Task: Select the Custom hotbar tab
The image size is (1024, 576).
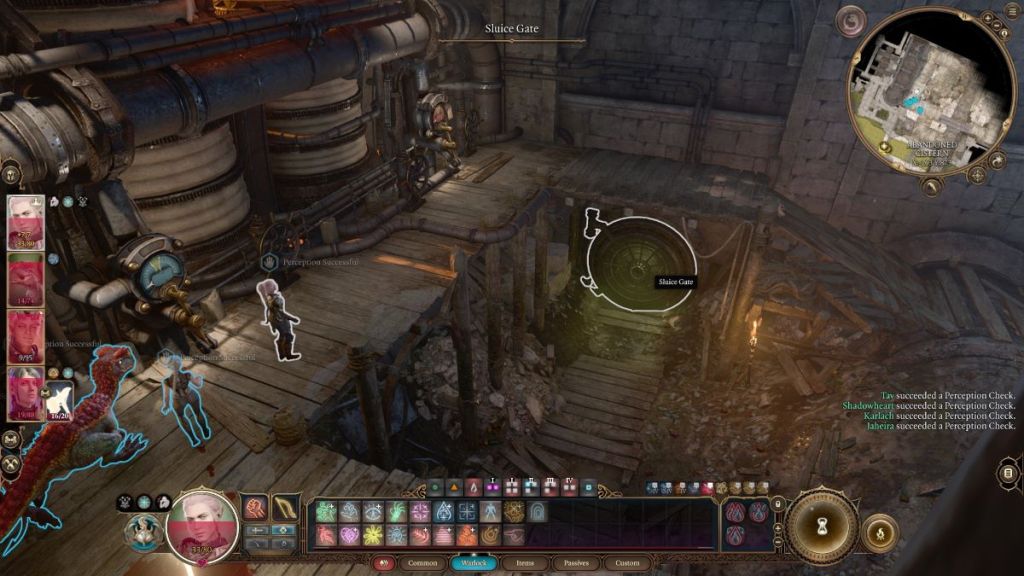Action: tap(627, 563)
